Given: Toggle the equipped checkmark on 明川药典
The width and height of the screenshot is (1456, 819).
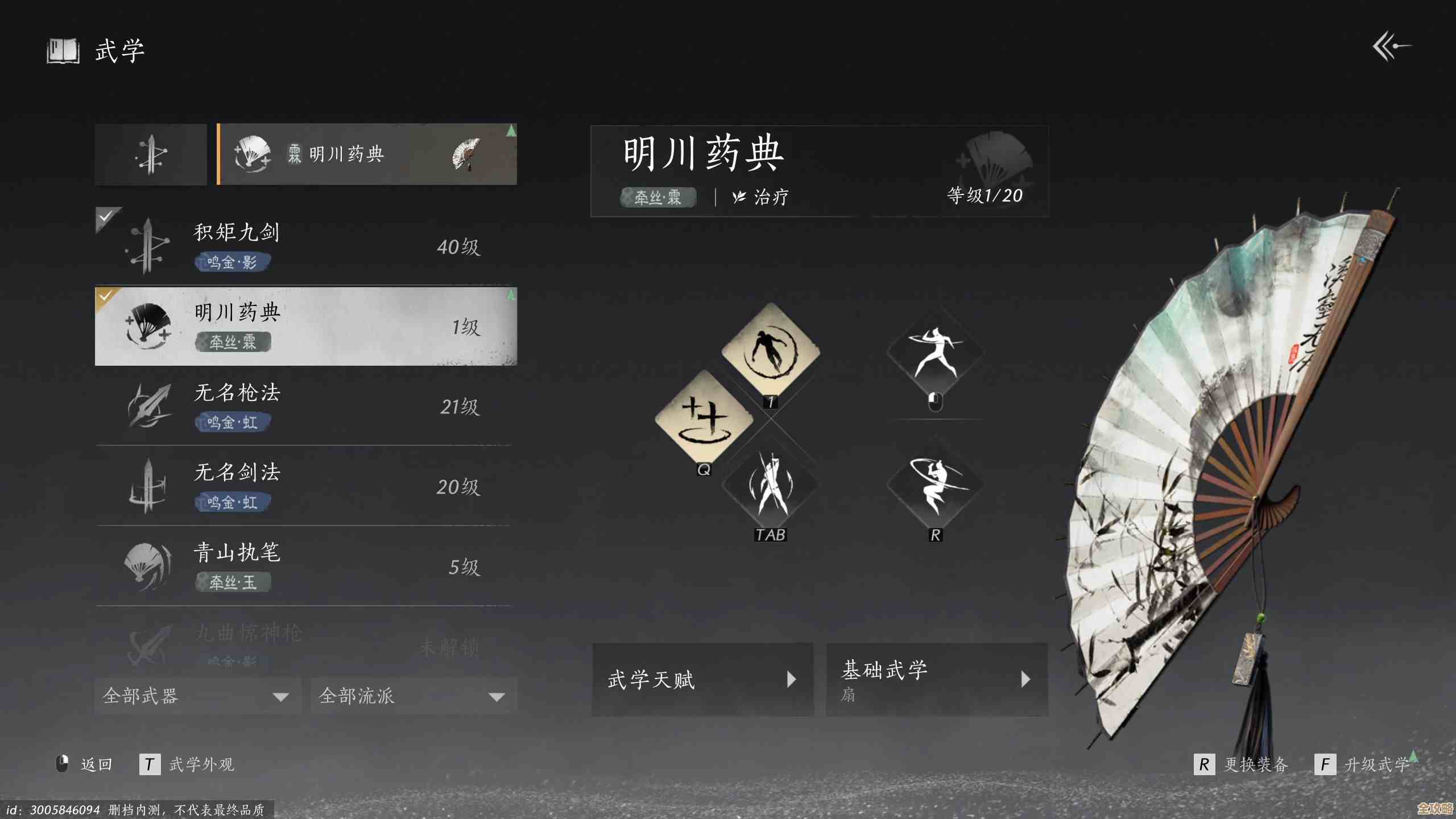Looking at the screenshot, I should 105,296.
